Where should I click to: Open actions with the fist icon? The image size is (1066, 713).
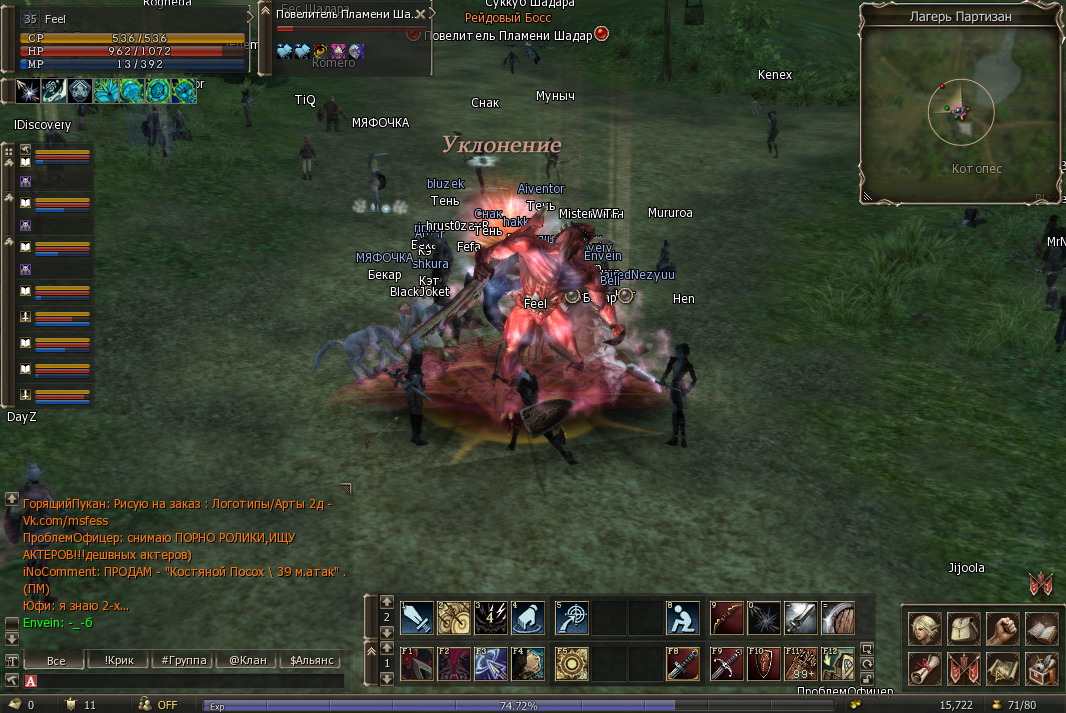(1003, 628)
